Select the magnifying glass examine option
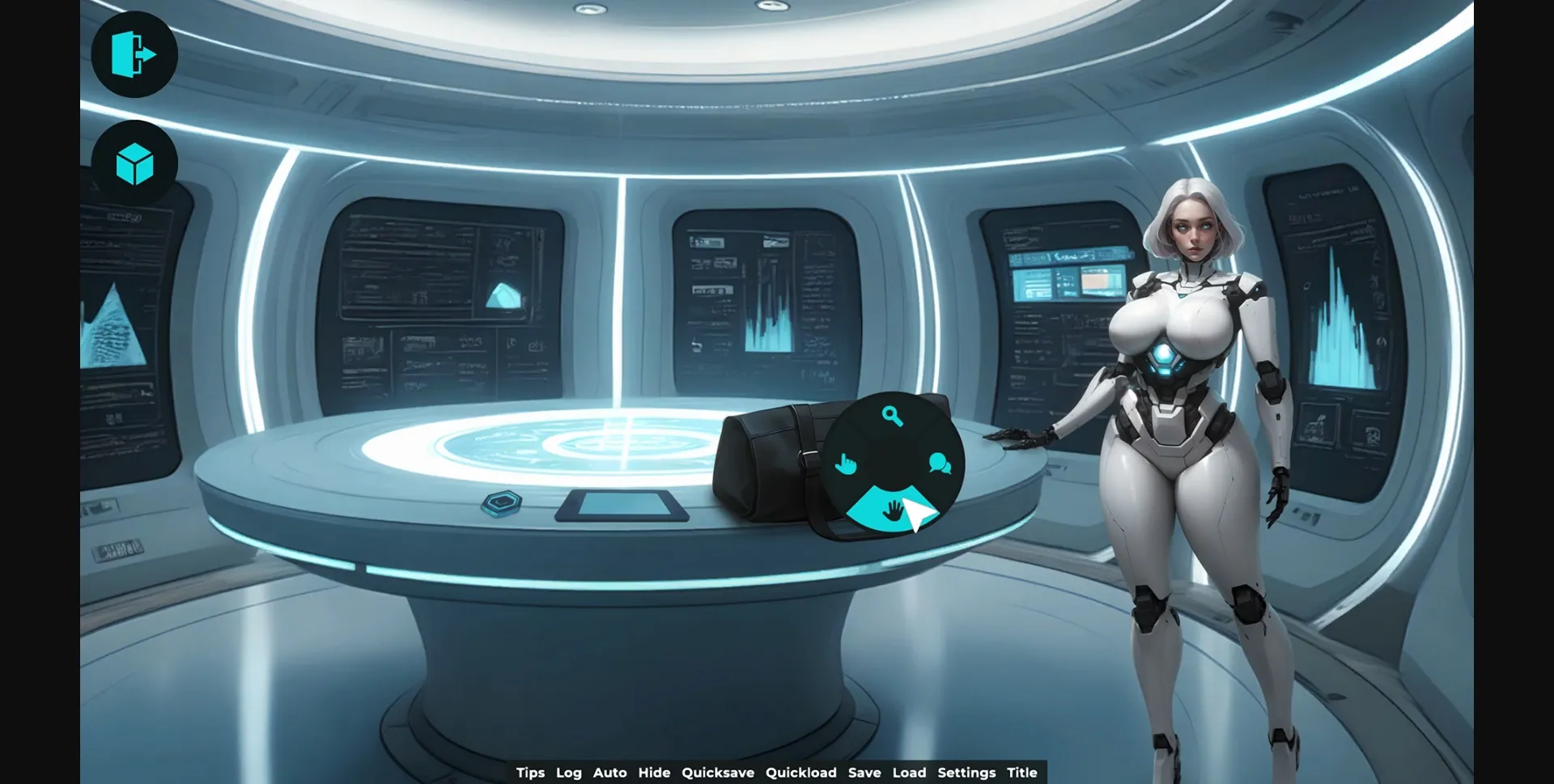Screen dimensions: 1554x784 [891, 414]
